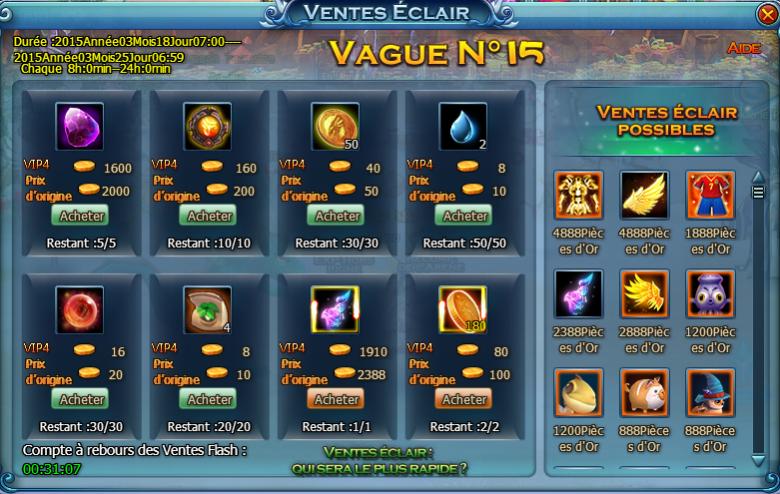
Task: Click Acheter under the 160 gold amulet
Action: click(210, 215)
